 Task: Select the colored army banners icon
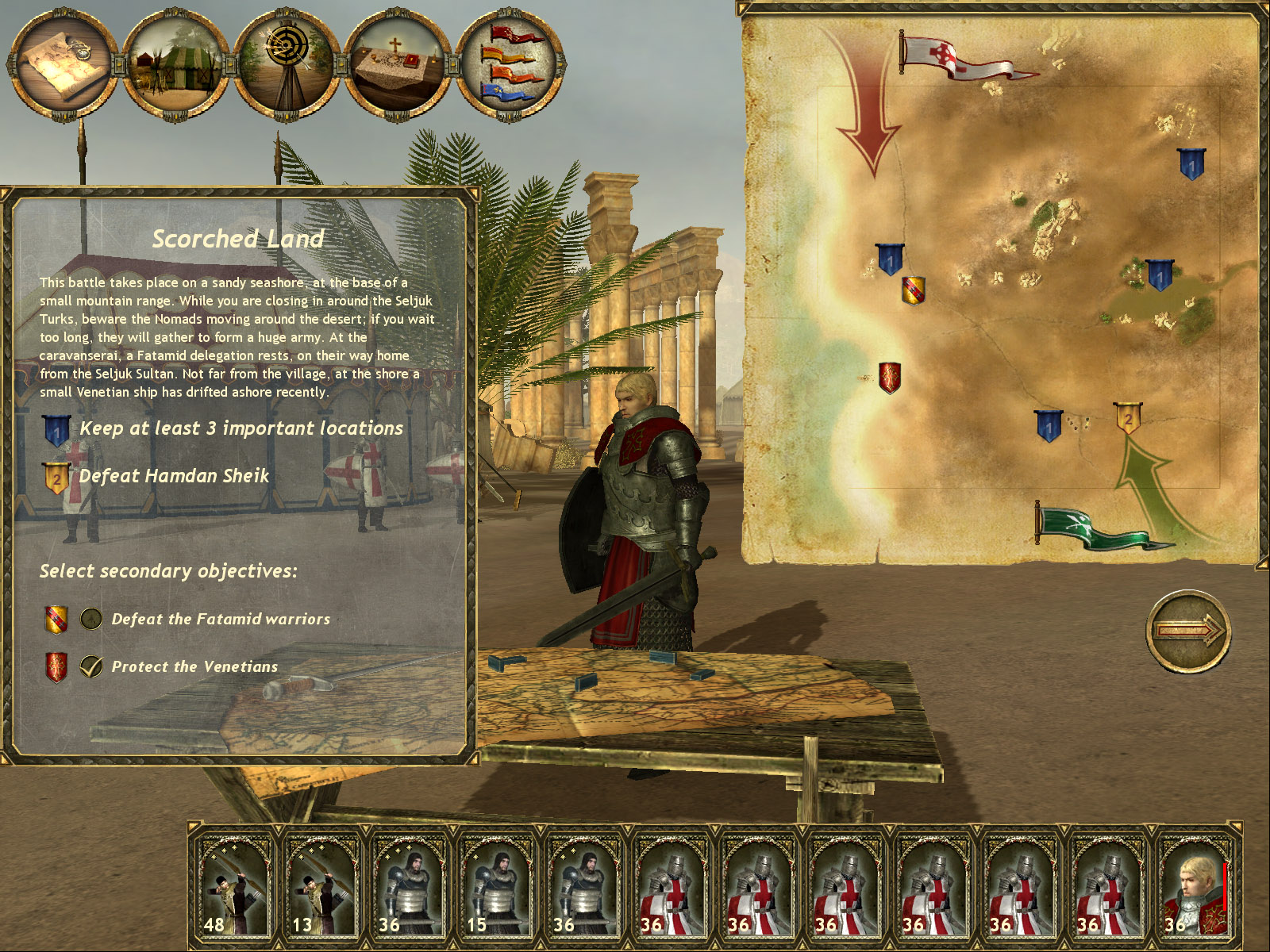pyautogui.click(x=506, y=63)
